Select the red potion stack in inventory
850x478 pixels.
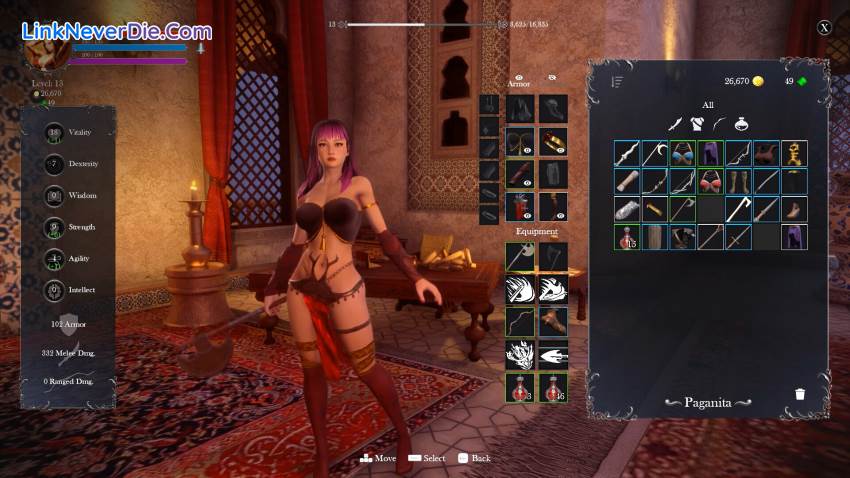click(x=627, y=237)
